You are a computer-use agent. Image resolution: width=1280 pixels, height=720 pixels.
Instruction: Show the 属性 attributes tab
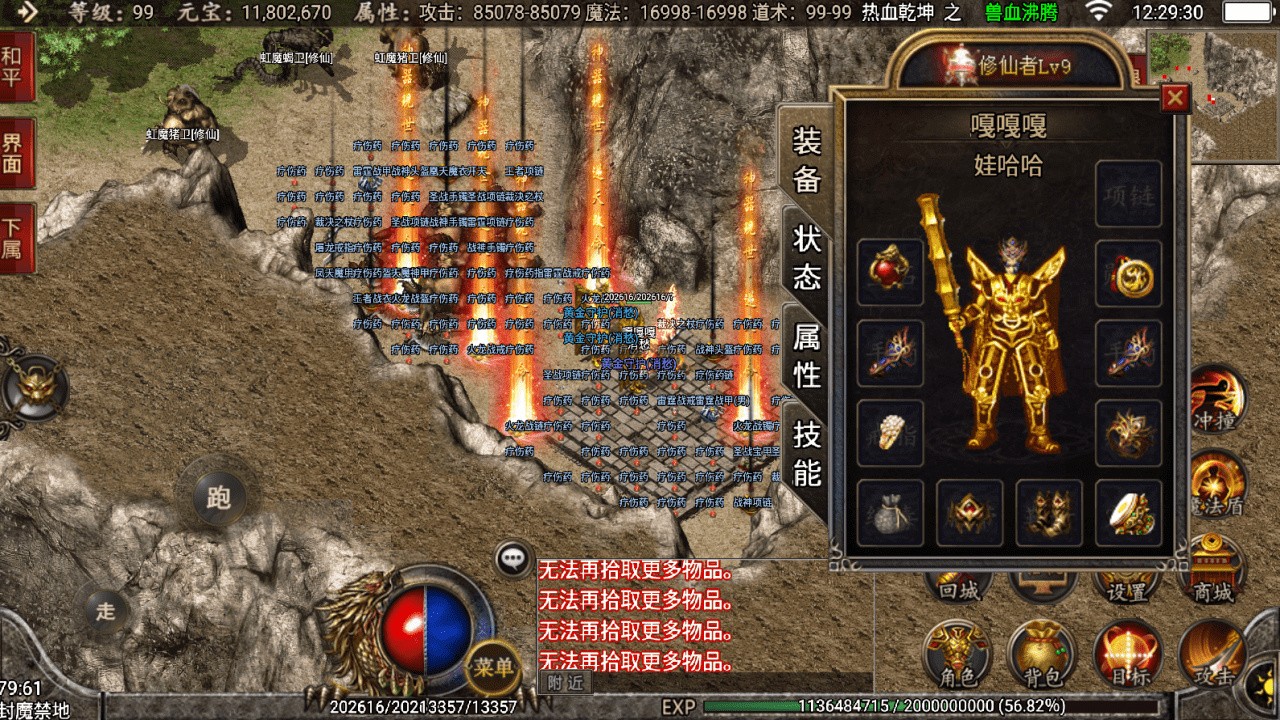807,355
